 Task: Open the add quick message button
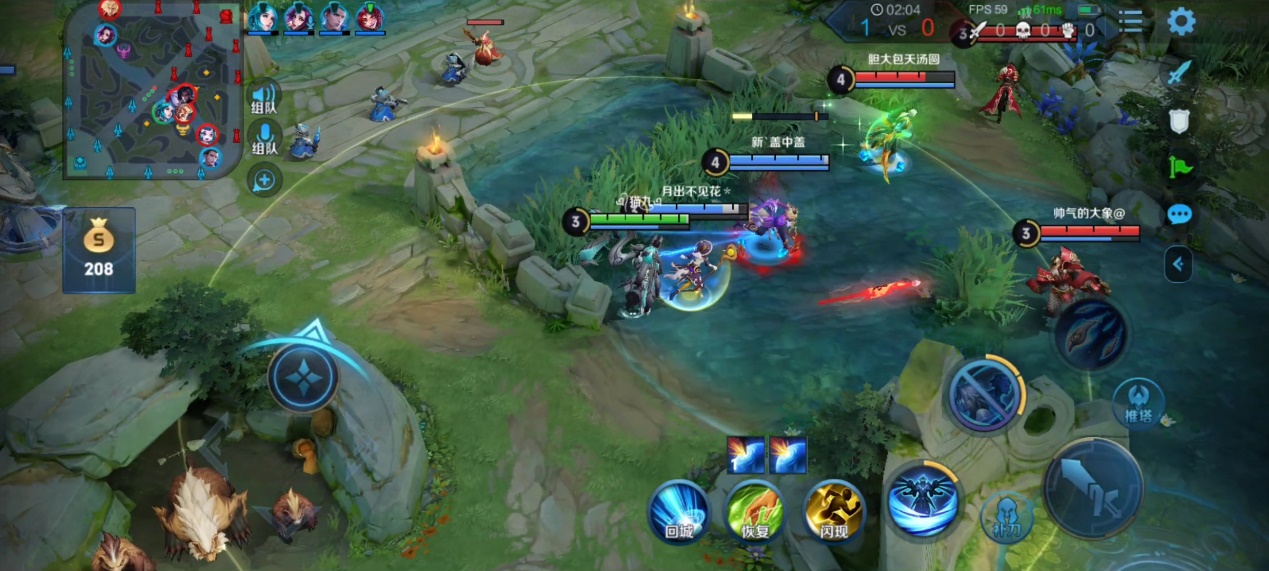coord(264,180)
